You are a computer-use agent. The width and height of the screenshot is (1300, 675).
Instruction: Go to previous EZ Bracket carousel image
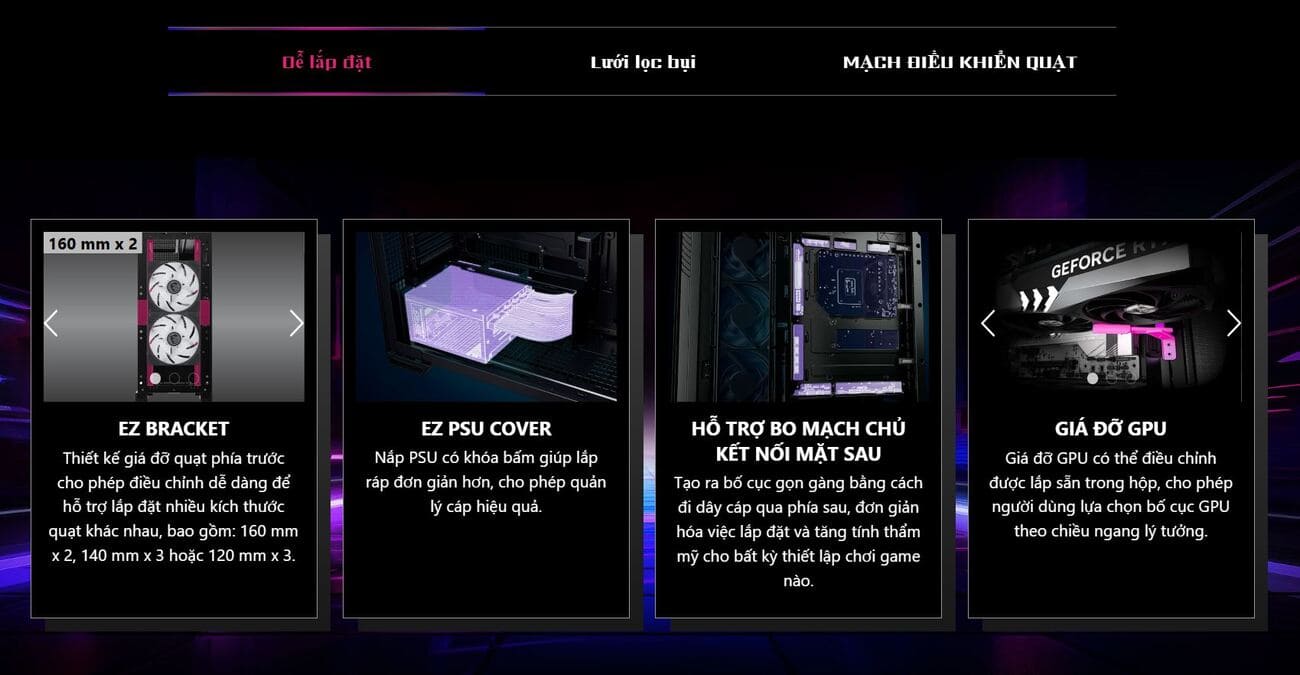coord(52,323)
